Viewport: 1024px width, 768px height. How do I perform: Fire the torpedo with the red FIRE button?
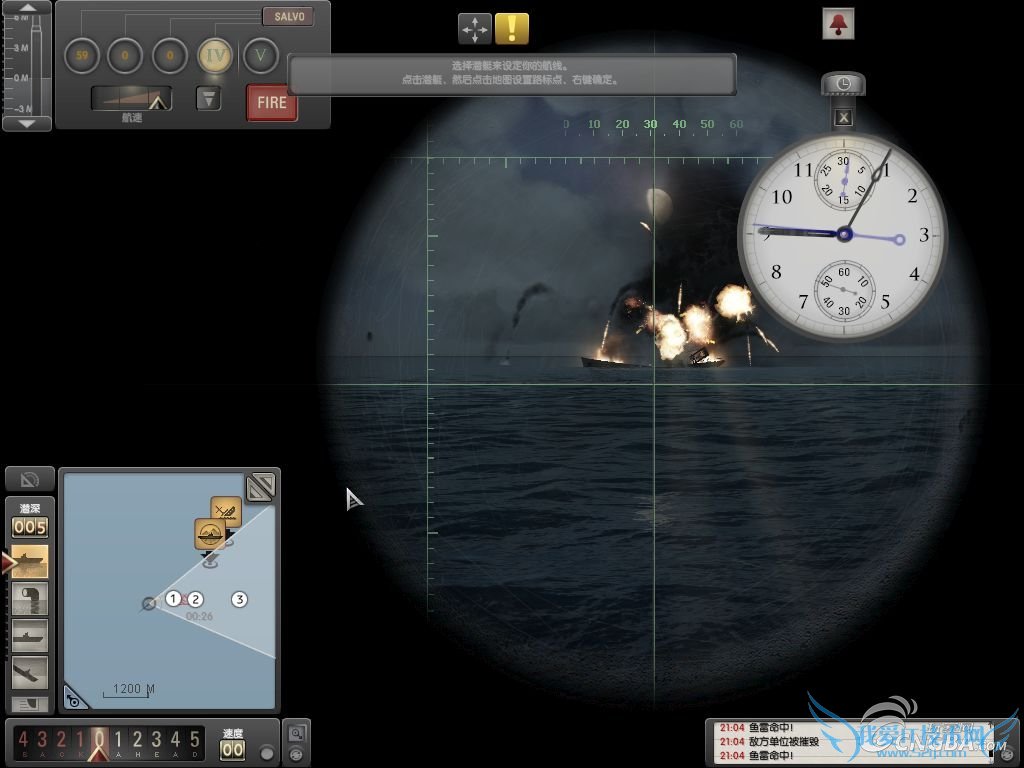pos(272,103)
